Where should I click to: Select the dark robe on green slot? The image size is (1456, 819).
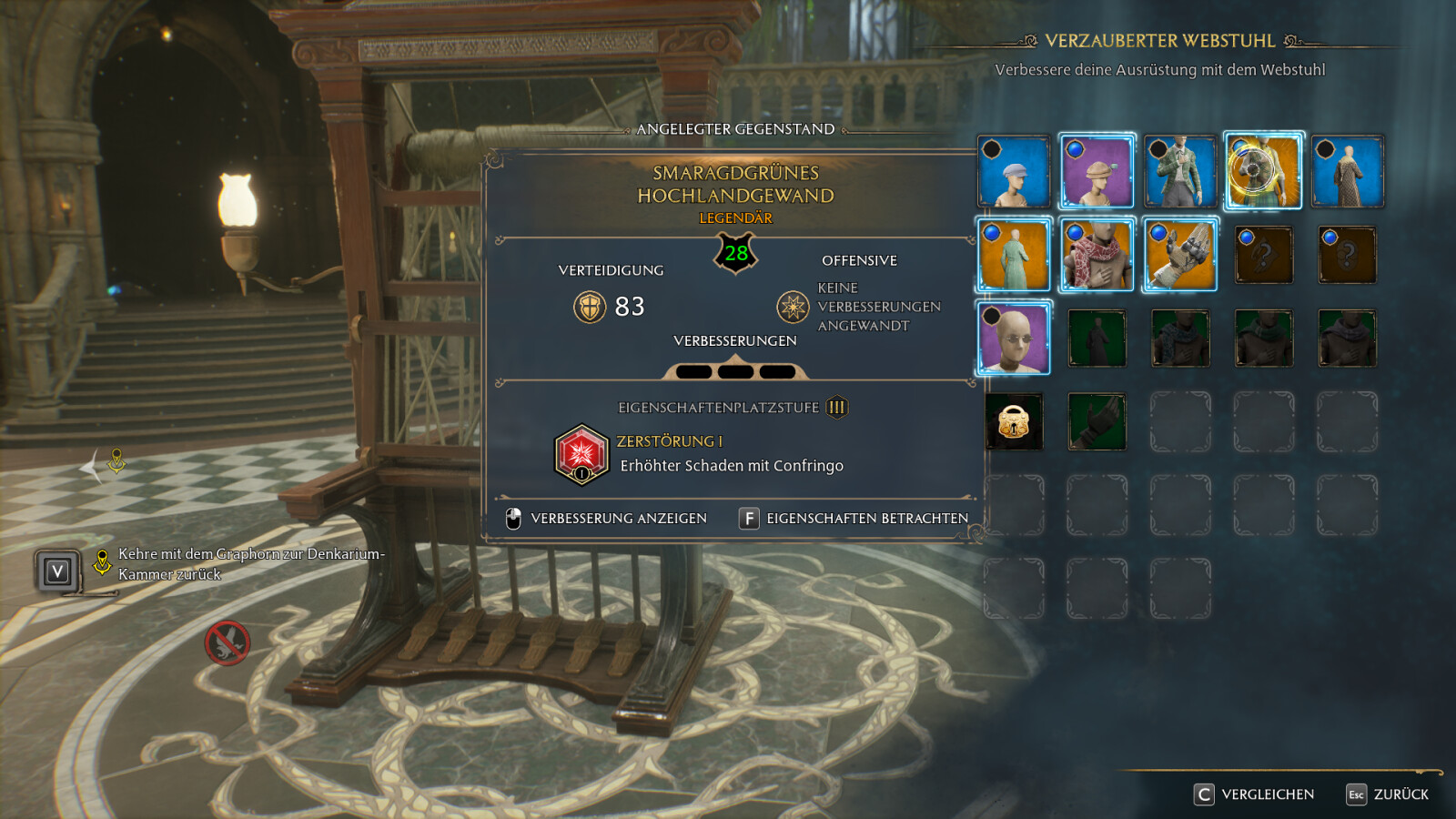(x=1097, y=339)
